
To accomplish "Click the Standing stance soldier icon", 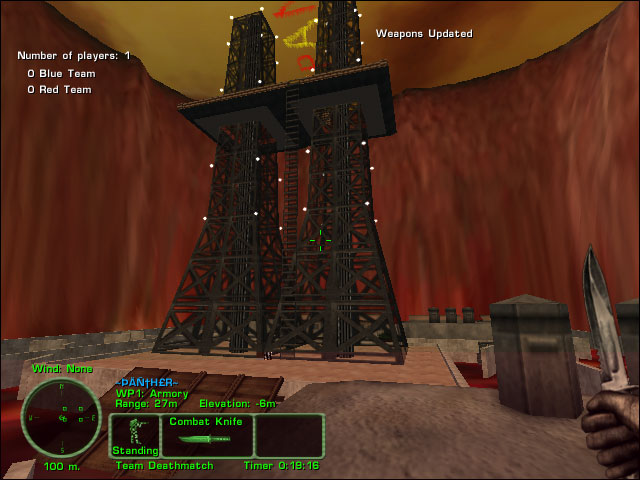I will tap(135, 432).
